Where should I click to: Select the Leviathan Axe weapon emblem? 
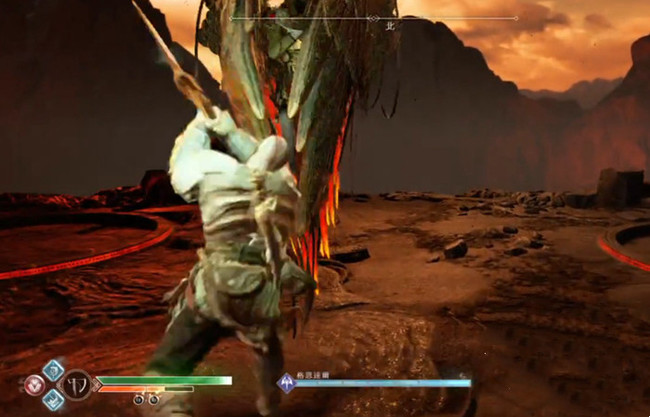(x=77, y=385)
